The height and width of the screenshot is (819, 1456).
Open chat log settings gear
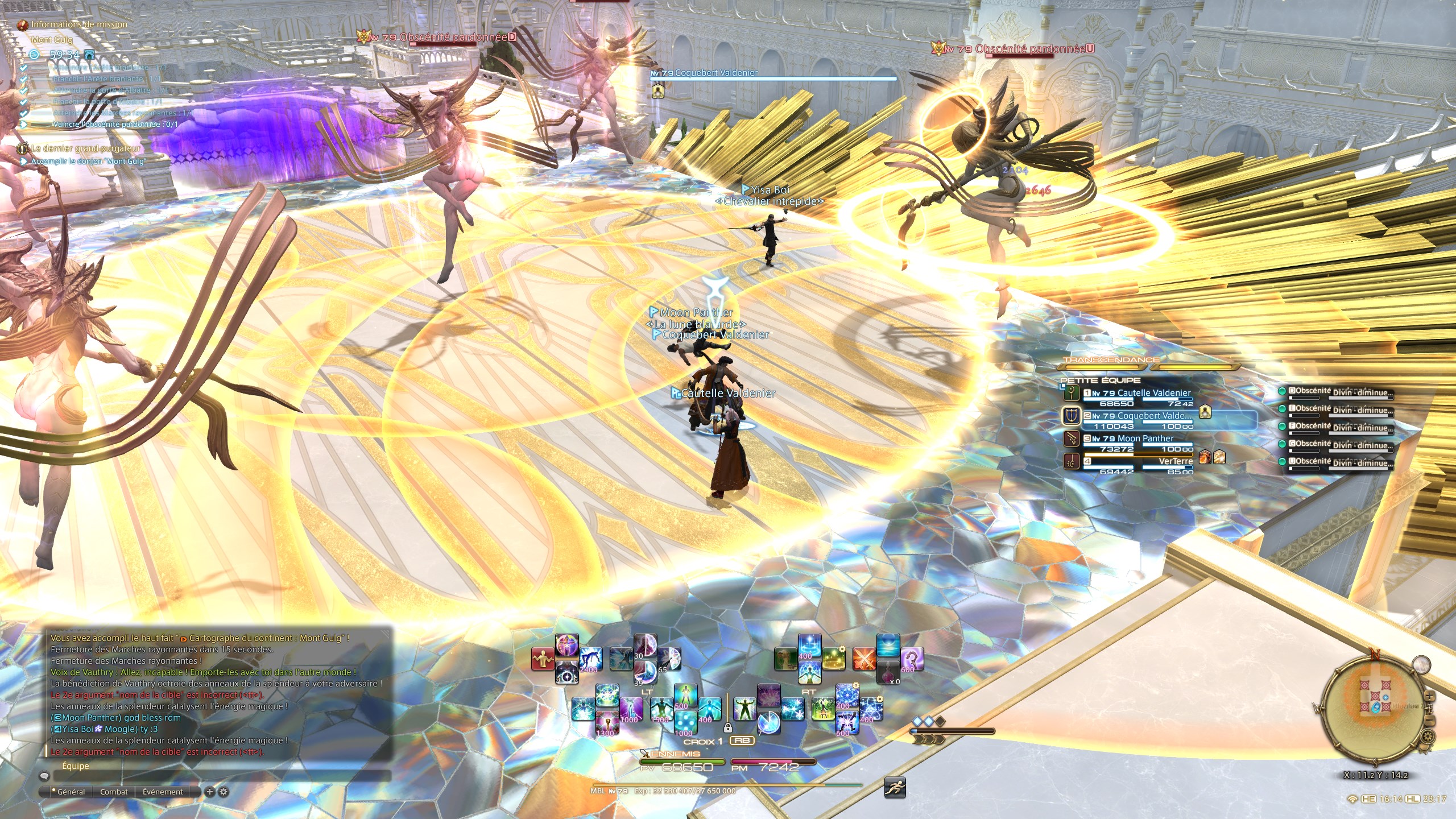(x=224, y=792)
